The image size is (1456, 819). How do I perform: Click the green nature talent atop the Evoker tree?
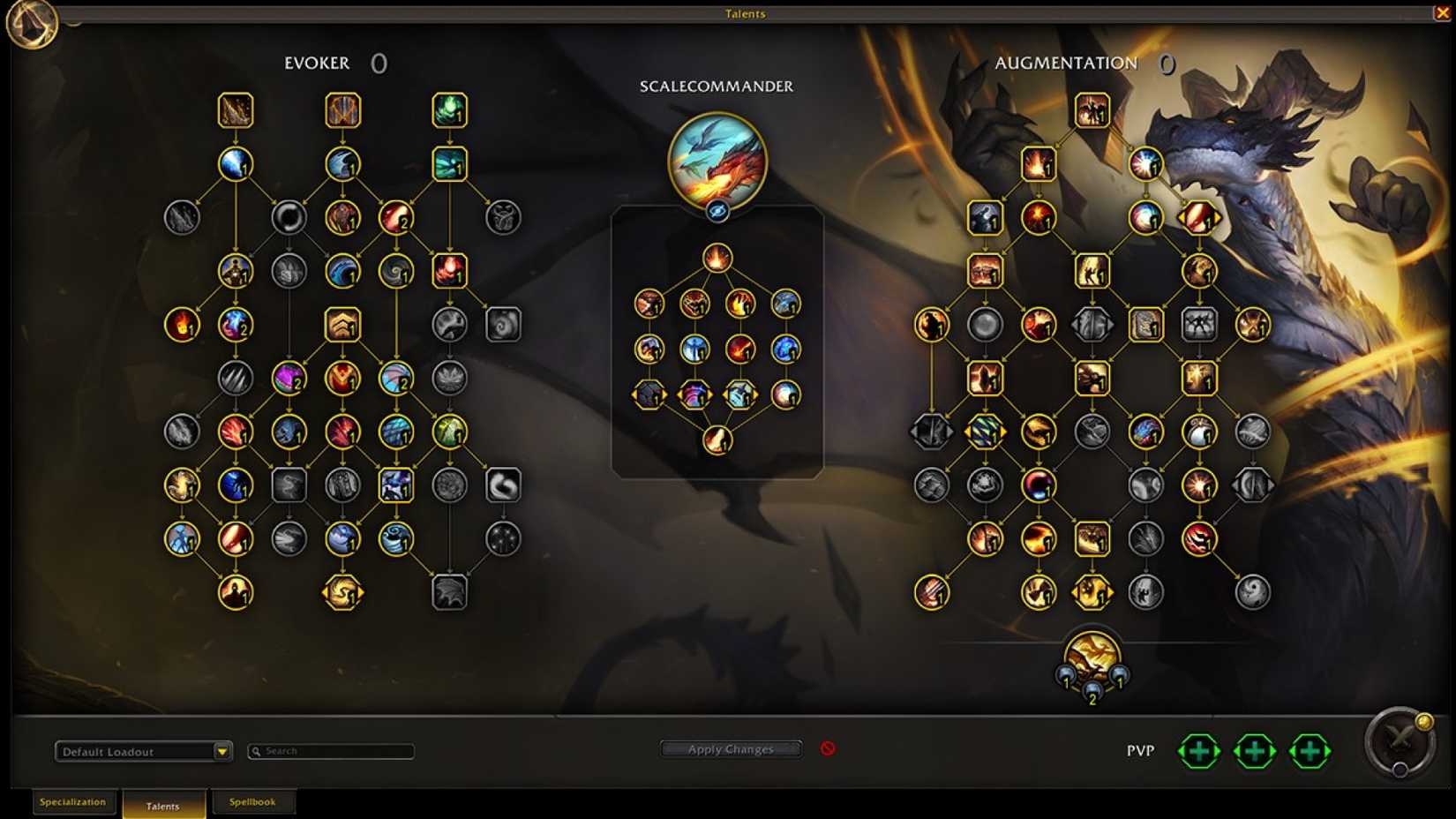coord(451,111)
